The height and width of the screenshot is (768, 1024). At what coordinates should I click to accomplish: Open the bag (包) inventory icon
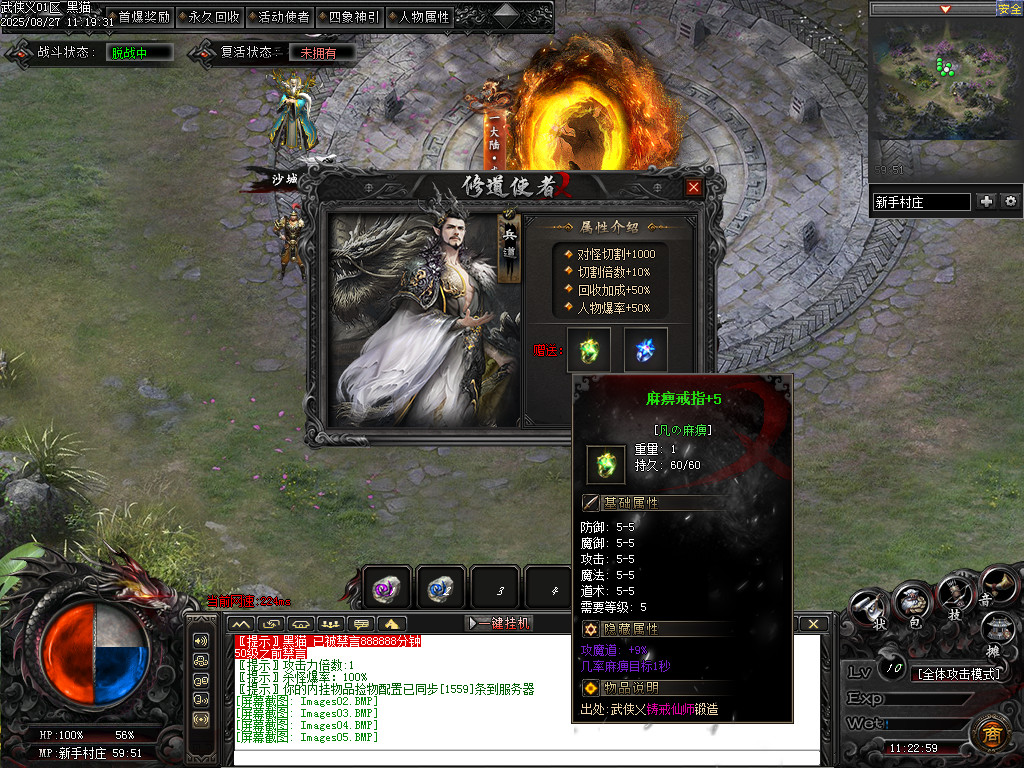[912, 601]
